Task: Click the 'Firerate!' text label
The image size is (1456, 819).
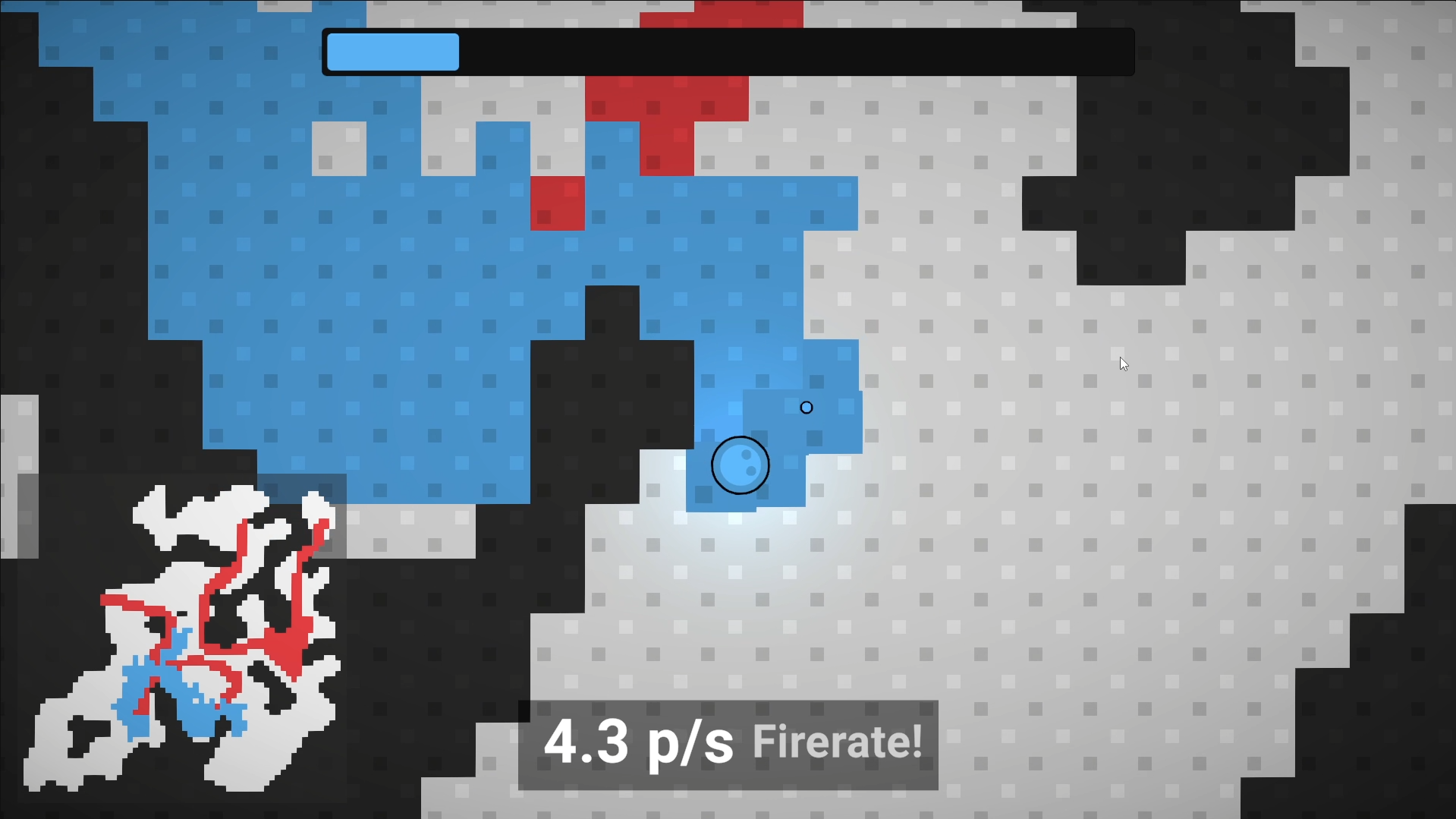Action: (837, 744)
